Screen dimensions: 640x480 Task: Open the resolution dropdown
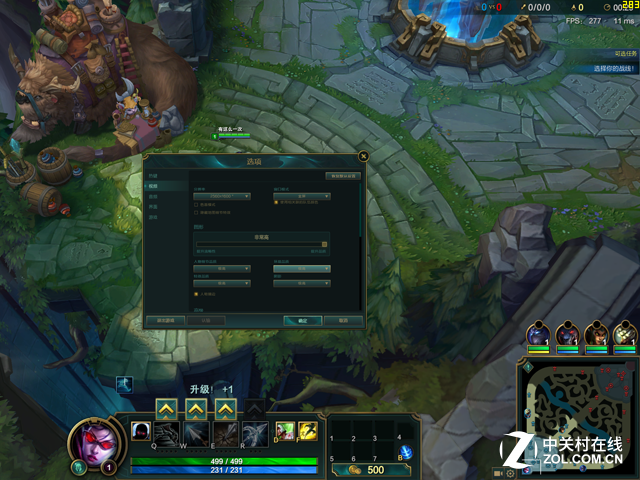(221, 196)
